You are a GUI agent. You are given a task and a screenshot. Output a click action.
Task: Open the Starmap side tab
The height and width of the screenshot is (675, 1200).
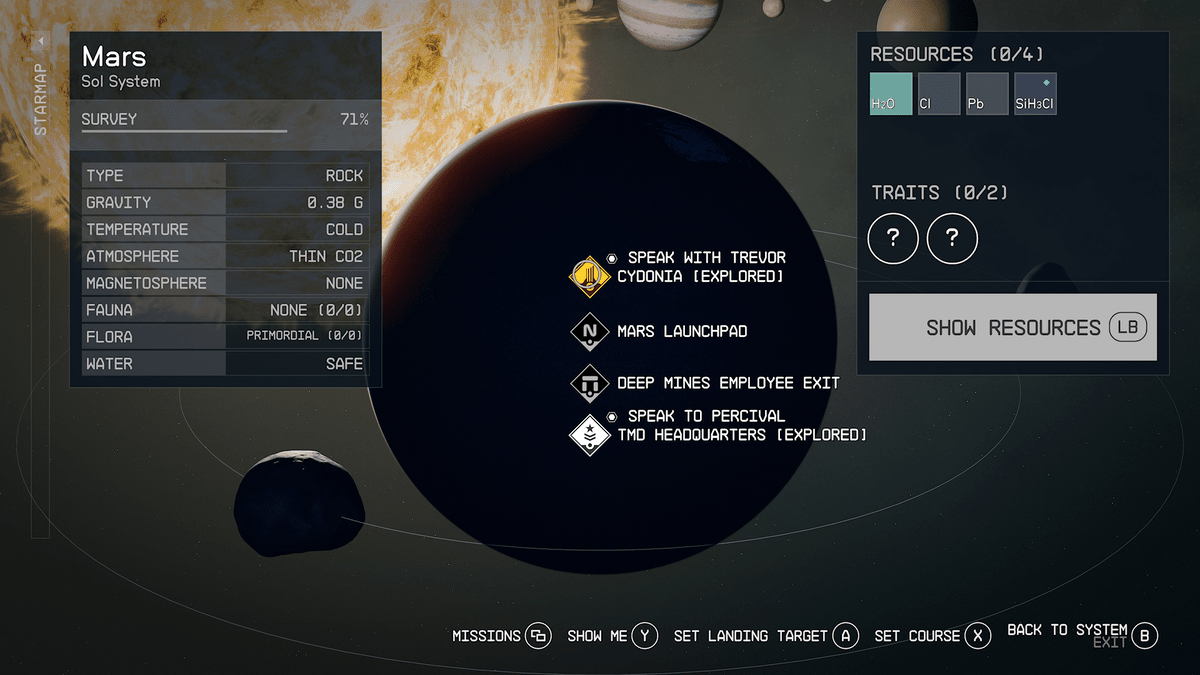click(40, 88)
